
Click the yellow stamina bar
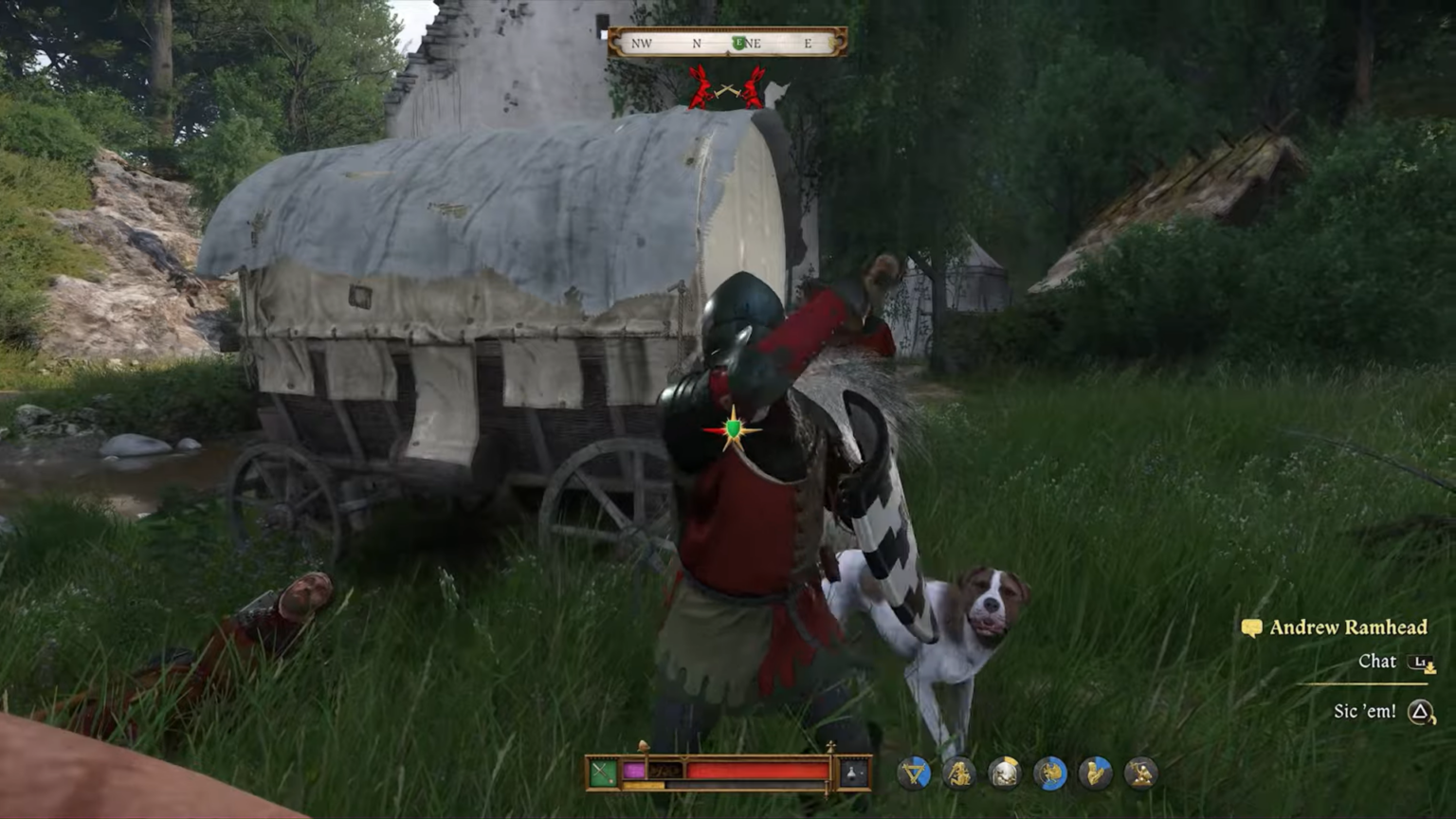(x=645, y=784)
